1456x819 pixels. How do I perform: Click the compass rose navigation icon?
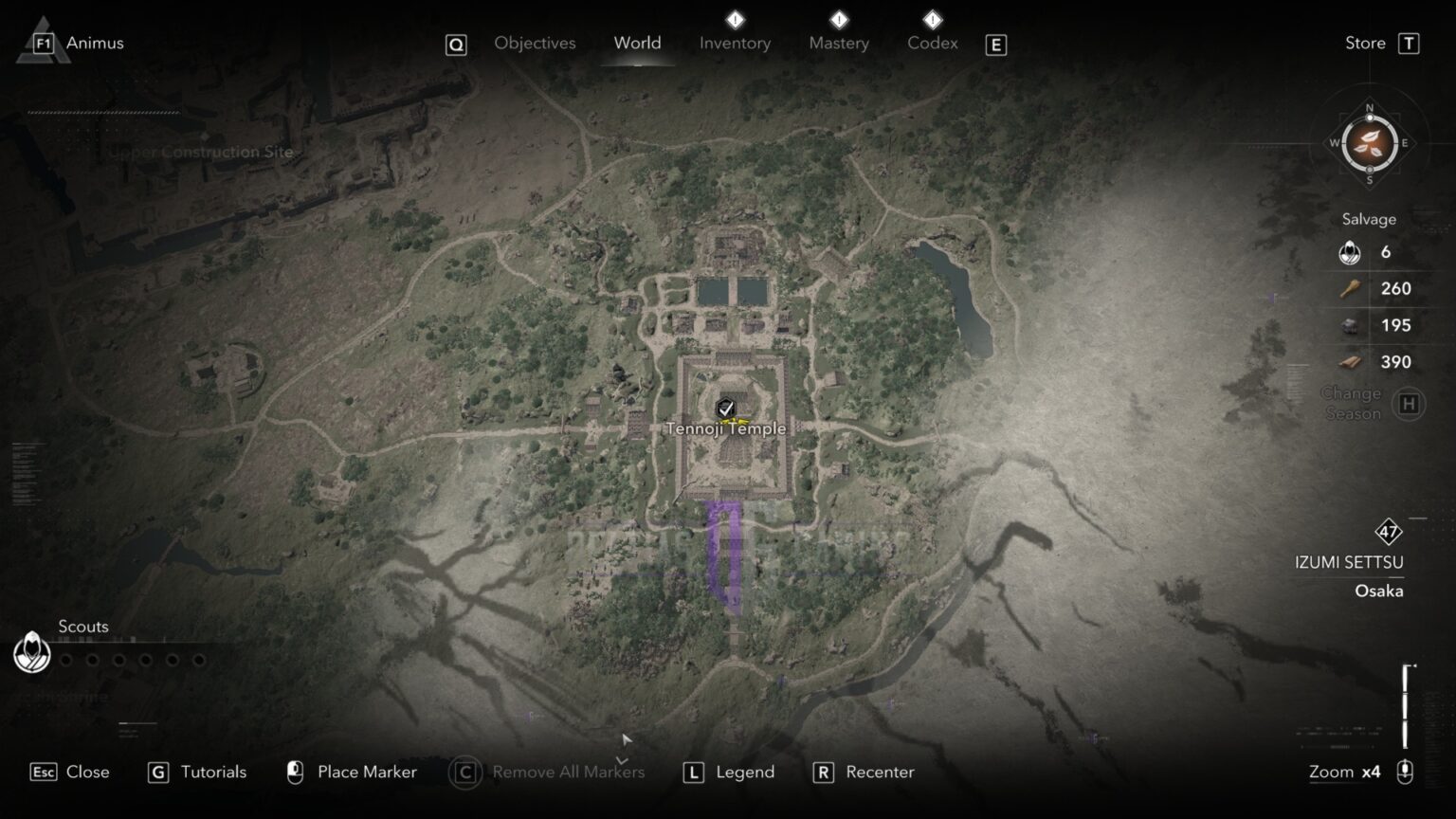[x=1369, y=144]
